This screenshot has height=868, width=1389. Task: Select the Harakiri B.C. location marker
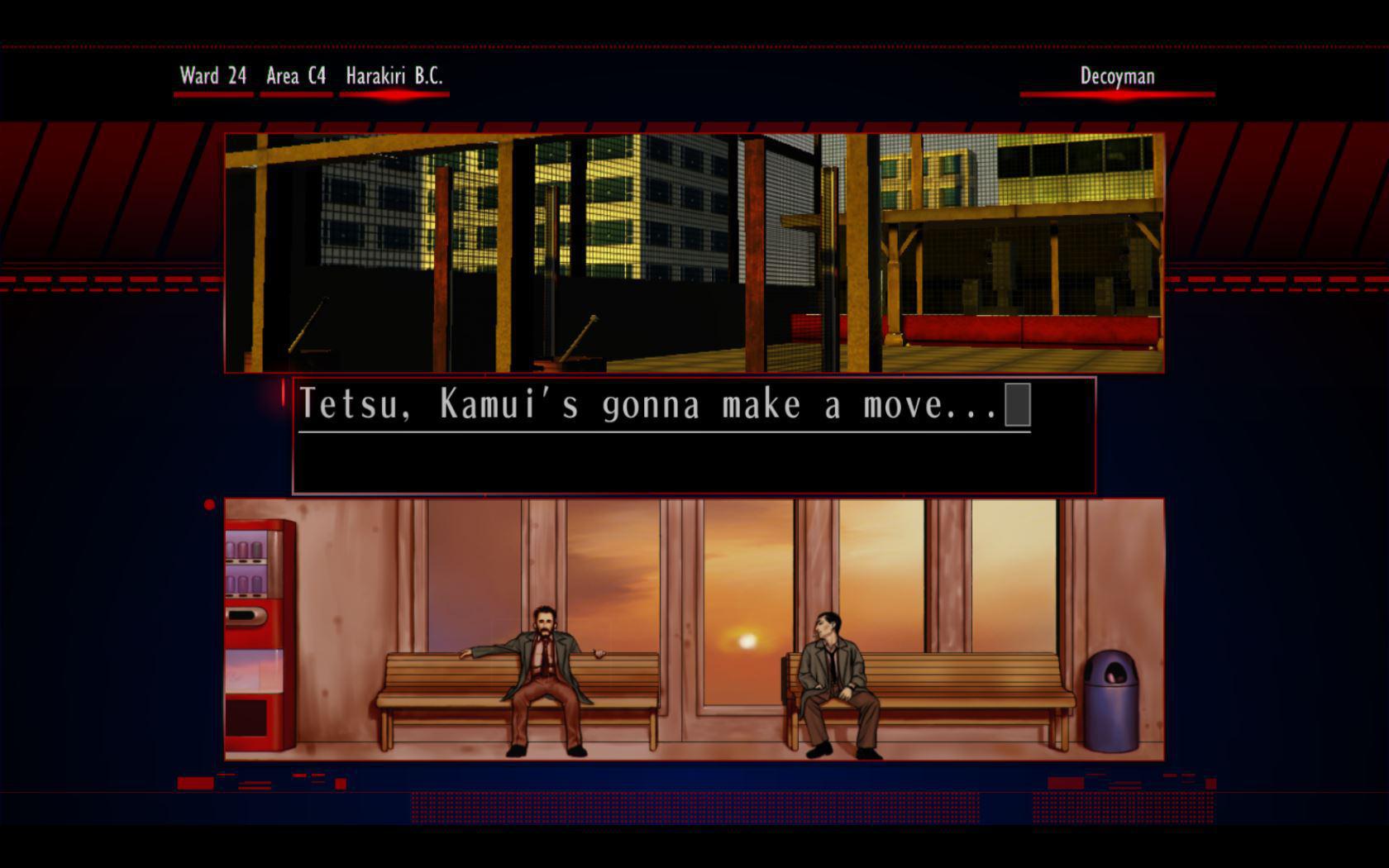(x=395, y=76)
